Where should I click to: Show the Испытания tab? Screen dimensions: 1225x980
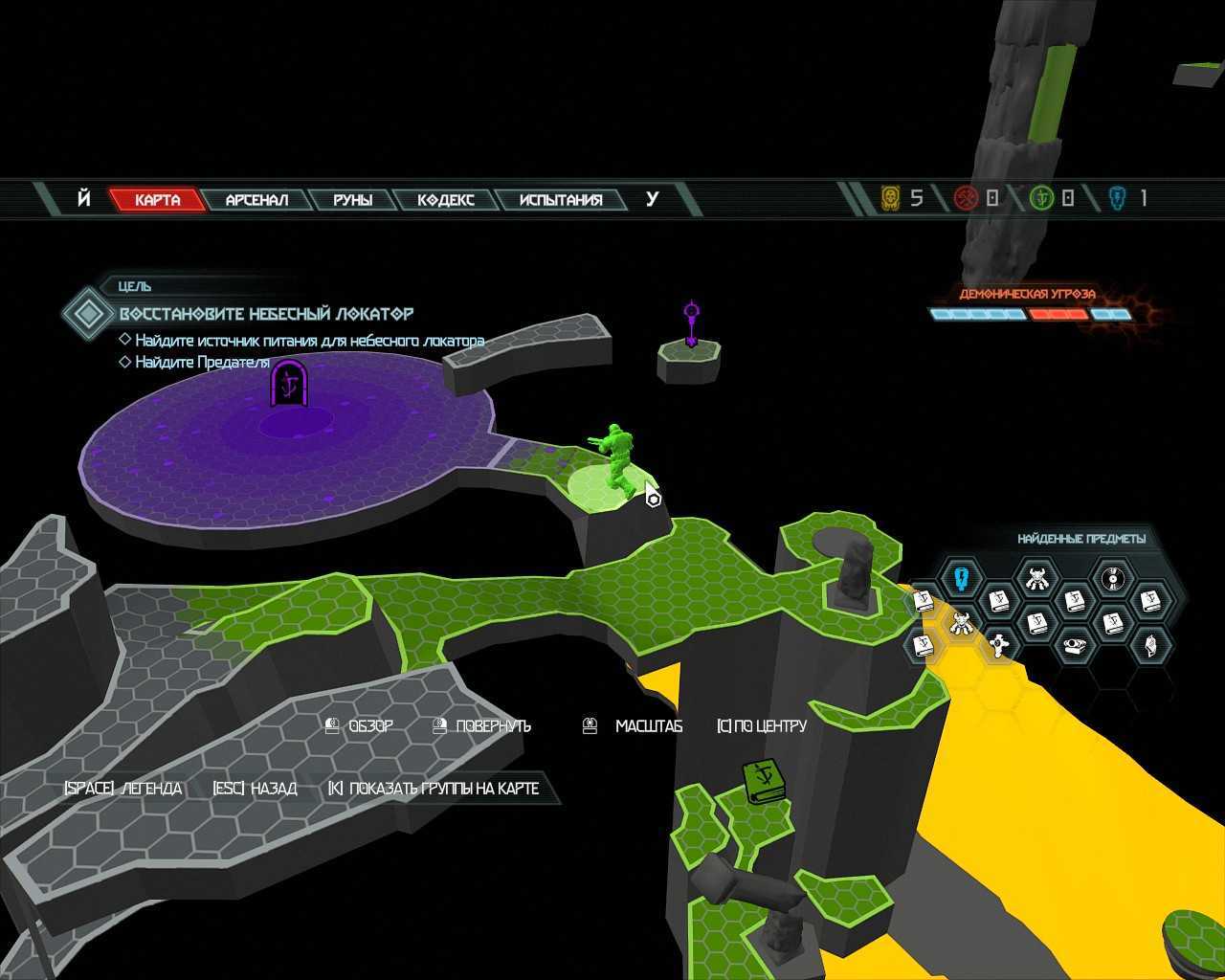coord(561,200)
